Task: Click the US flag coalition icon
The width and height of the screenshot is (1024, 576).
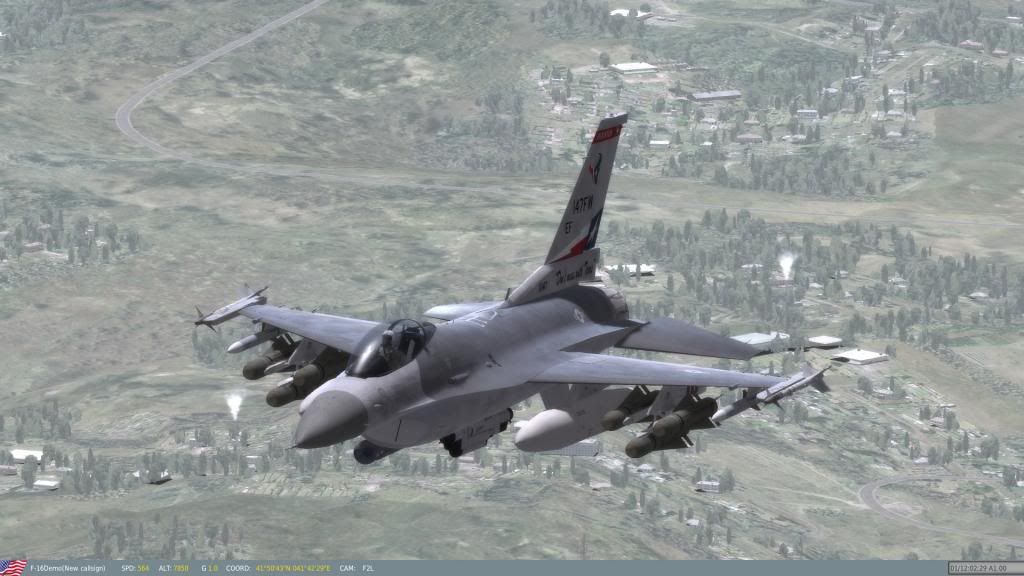Action: pos(13,568)
